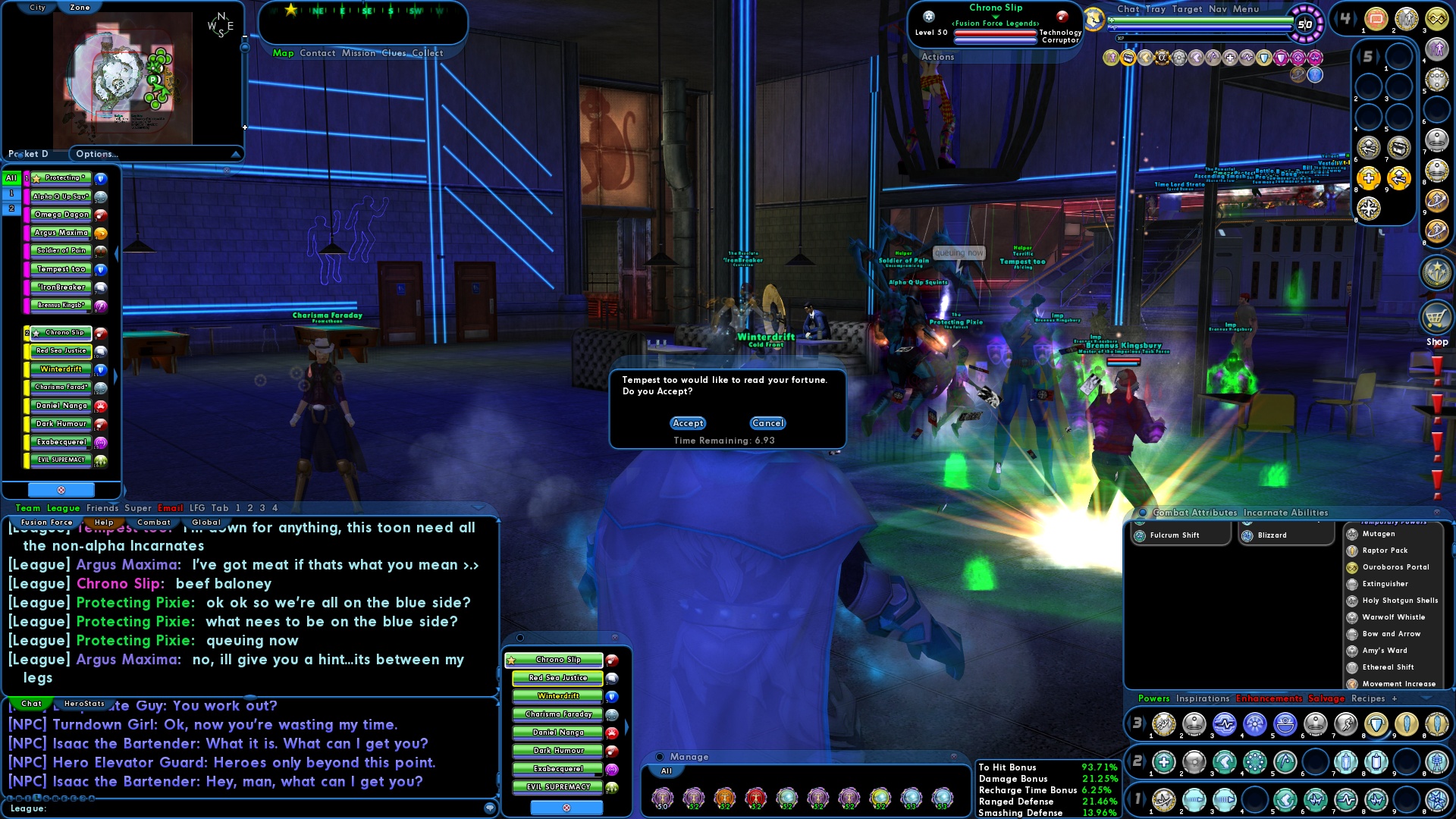This screenshot has height=819, width=1456.
Task: Activate the Warwolf Whistle power icon
Action: (1353, 617)
